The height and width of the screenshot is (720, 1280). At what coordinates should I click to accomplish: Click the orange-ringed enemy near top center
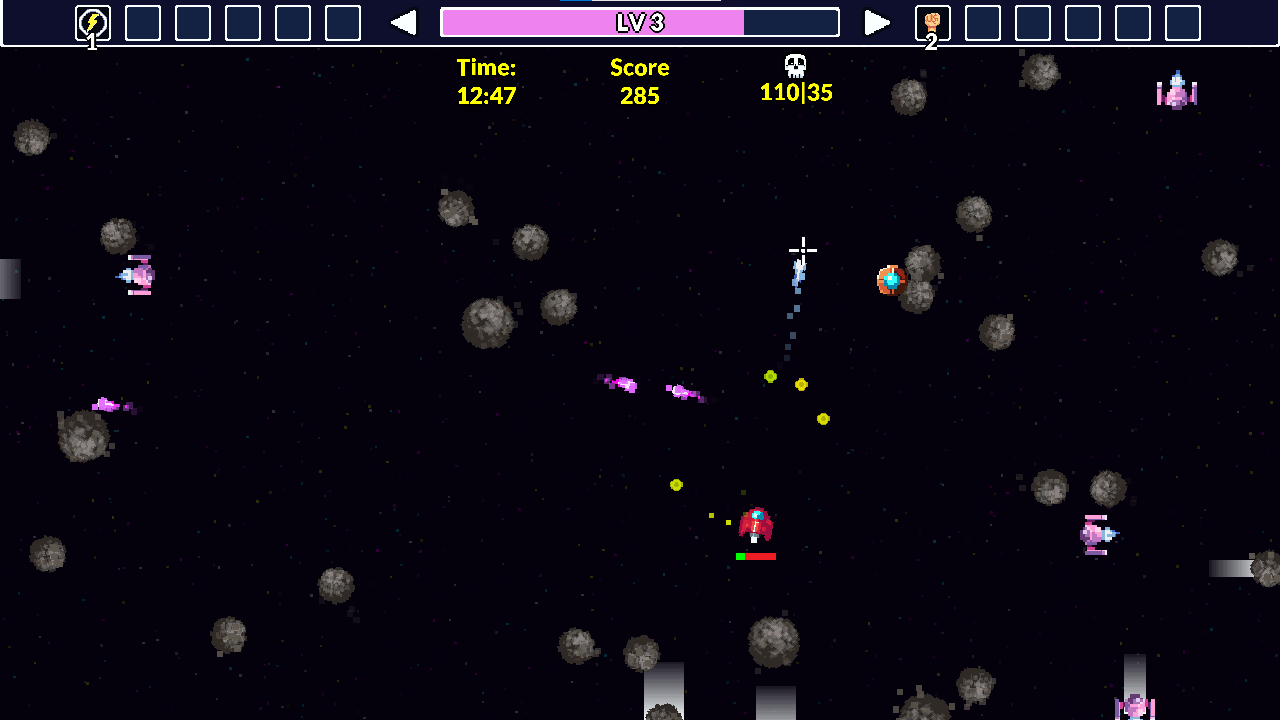[x=890, y=281]
